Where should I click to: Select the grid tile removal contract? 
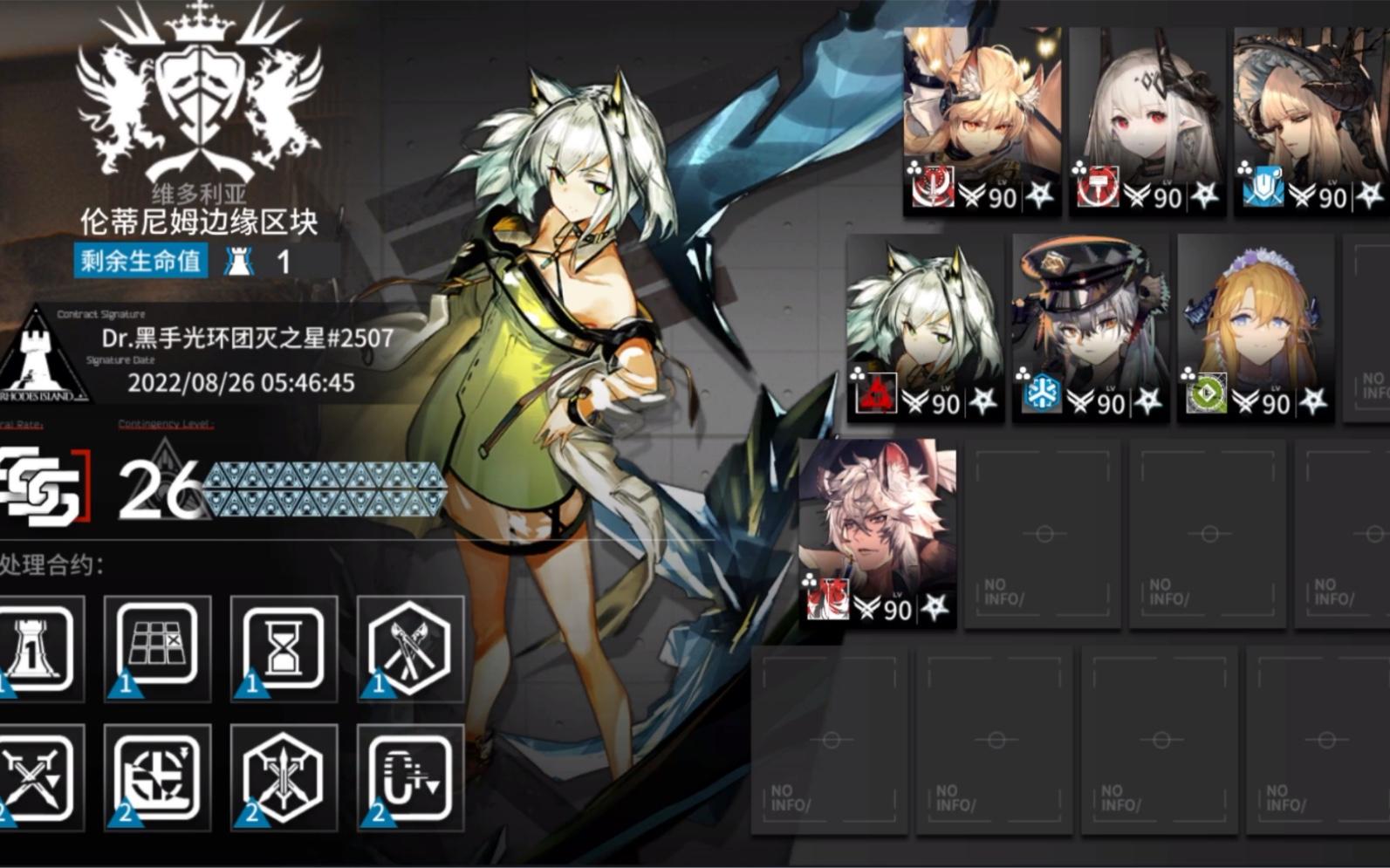pos(155,649)
